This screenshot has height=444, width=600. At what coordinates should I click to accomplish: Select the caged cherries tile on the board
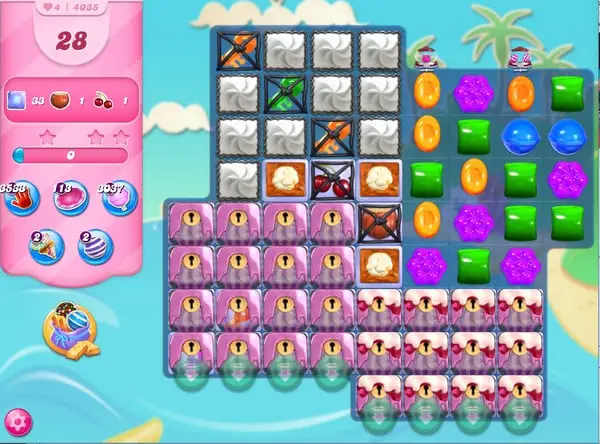click(x=331, y=182)
